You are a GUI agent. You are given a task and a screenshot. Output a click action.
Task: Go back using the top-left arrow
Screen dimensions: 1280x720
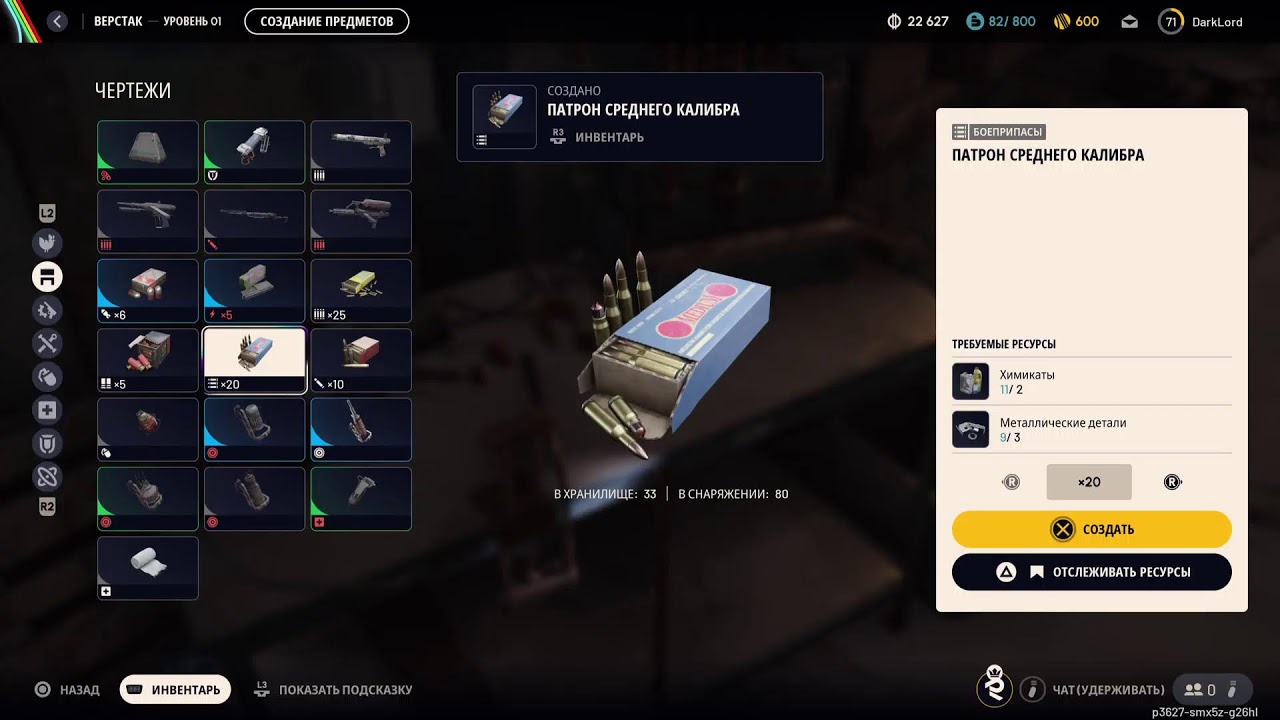tap(57, 21)
